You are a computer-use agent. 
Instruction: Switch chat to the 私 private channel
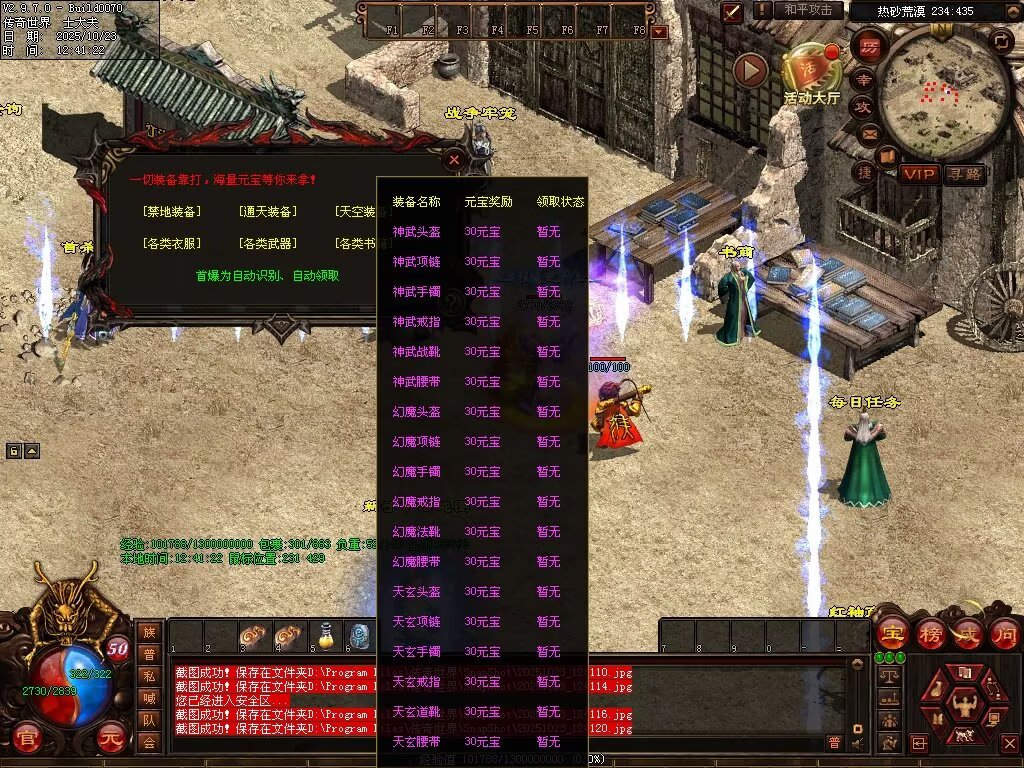tap(149, 676)
